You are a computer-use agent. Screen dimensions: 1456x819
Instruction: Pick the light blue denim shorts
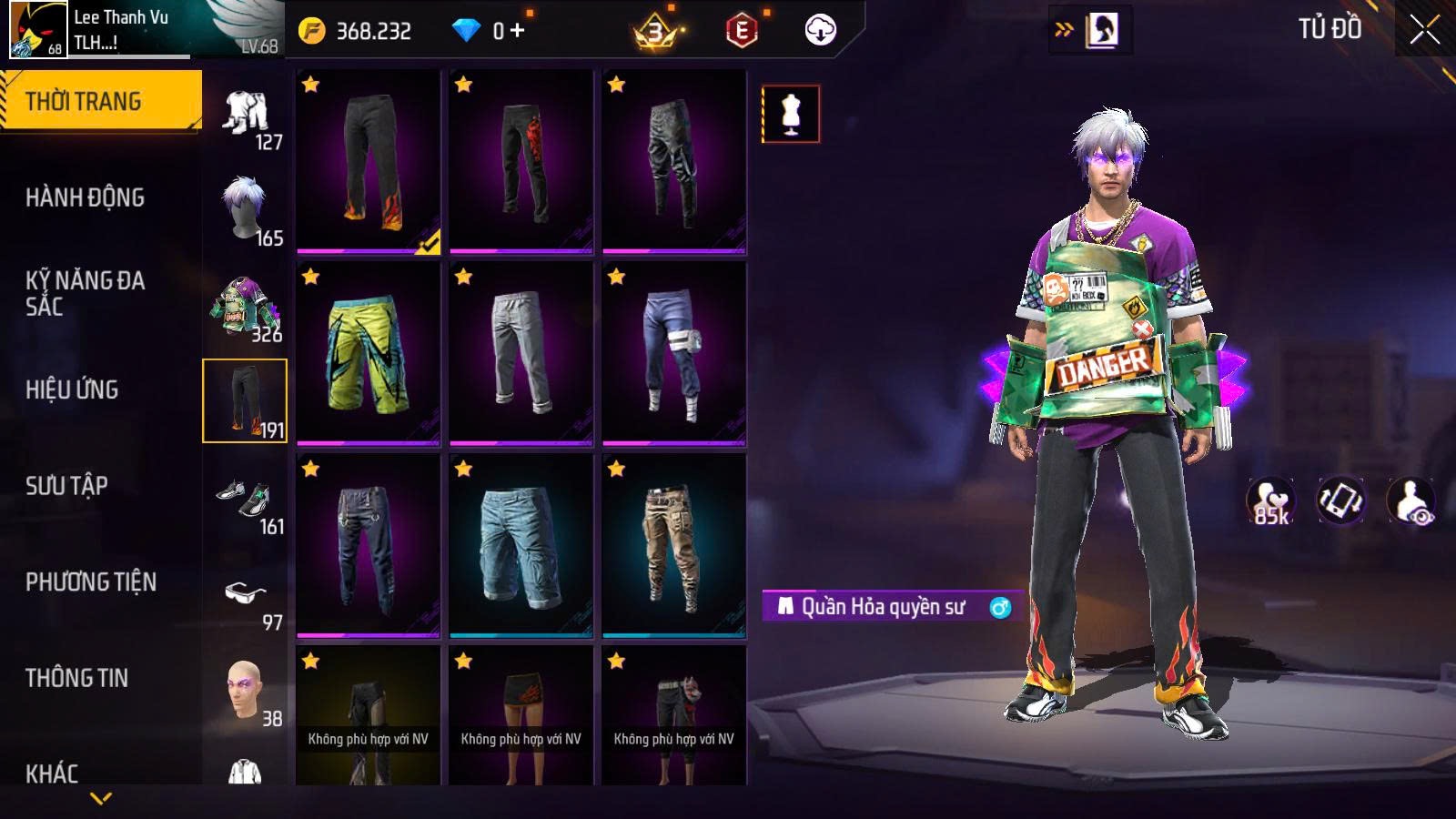pyautogui.click(x=521, y=545)
